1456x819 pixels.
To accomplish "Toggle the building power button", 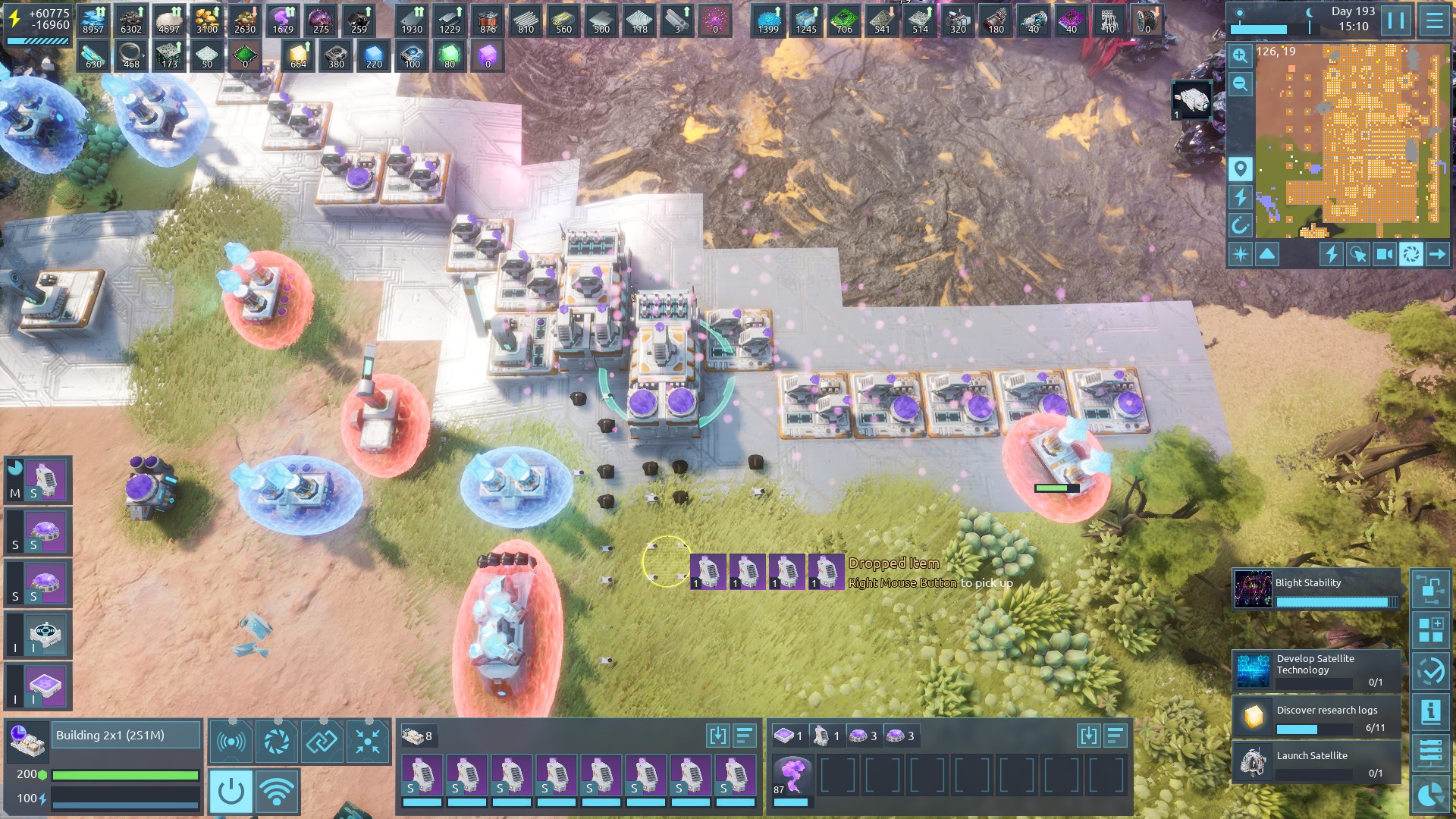I will pos(231,792).
